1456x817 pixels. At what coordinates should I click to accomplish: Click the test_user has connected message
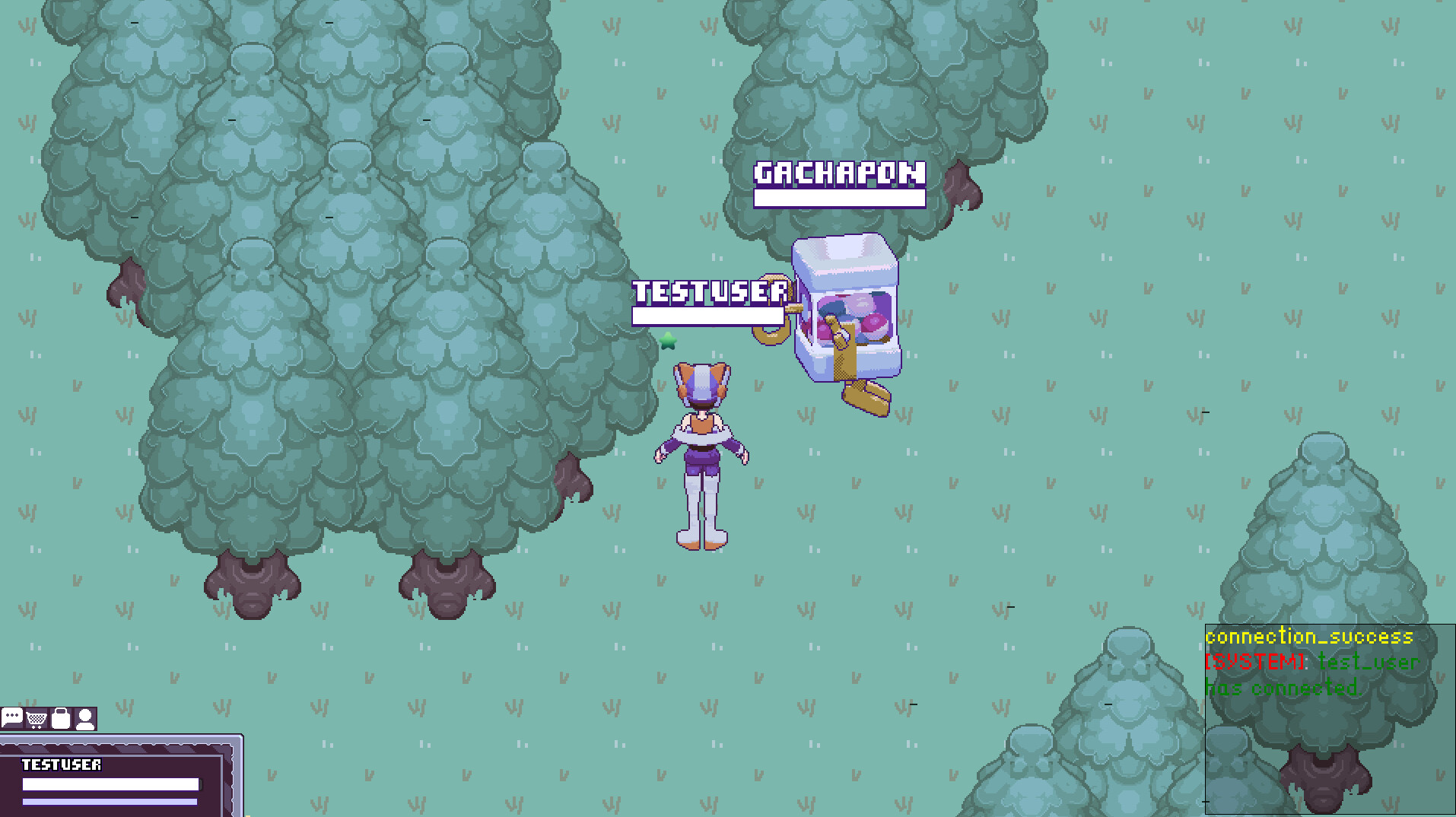[x=1308, y=675]
